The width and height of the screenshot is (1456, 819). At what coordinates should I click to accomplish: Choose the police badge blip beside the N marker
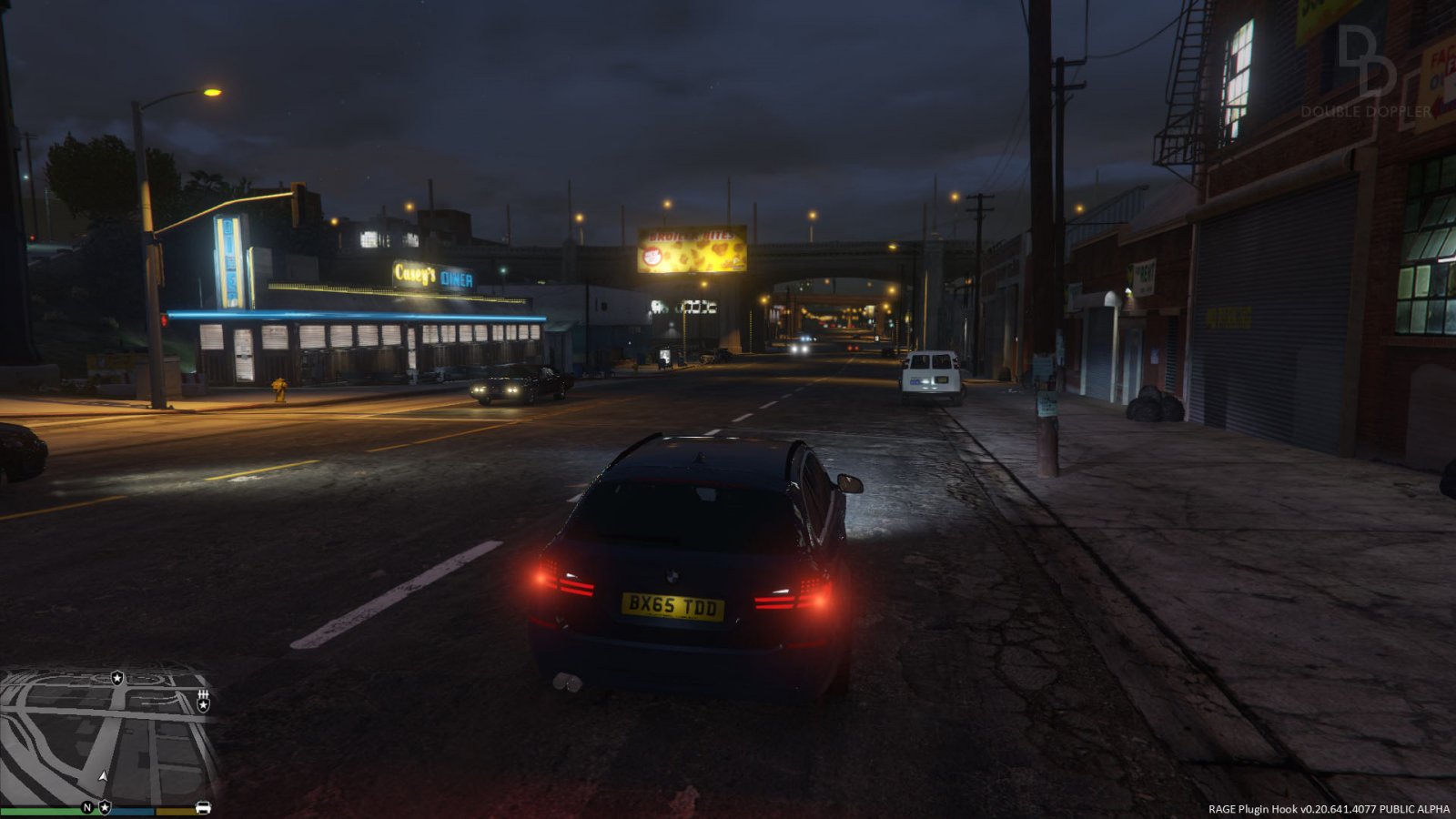pyautogui.click(x=105, y=807)
